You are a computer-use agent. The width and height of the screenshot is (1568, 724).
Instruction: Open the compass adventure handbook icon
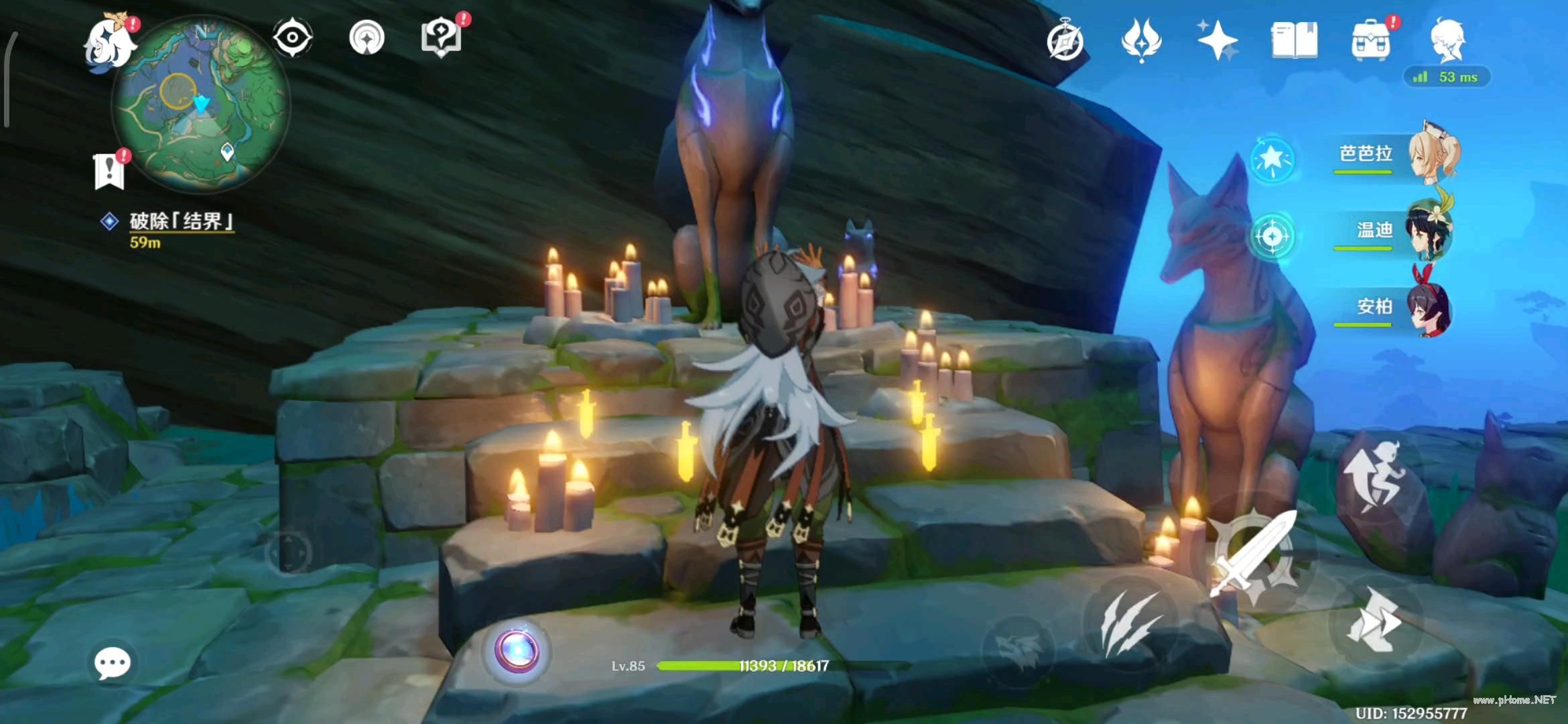1065,42
